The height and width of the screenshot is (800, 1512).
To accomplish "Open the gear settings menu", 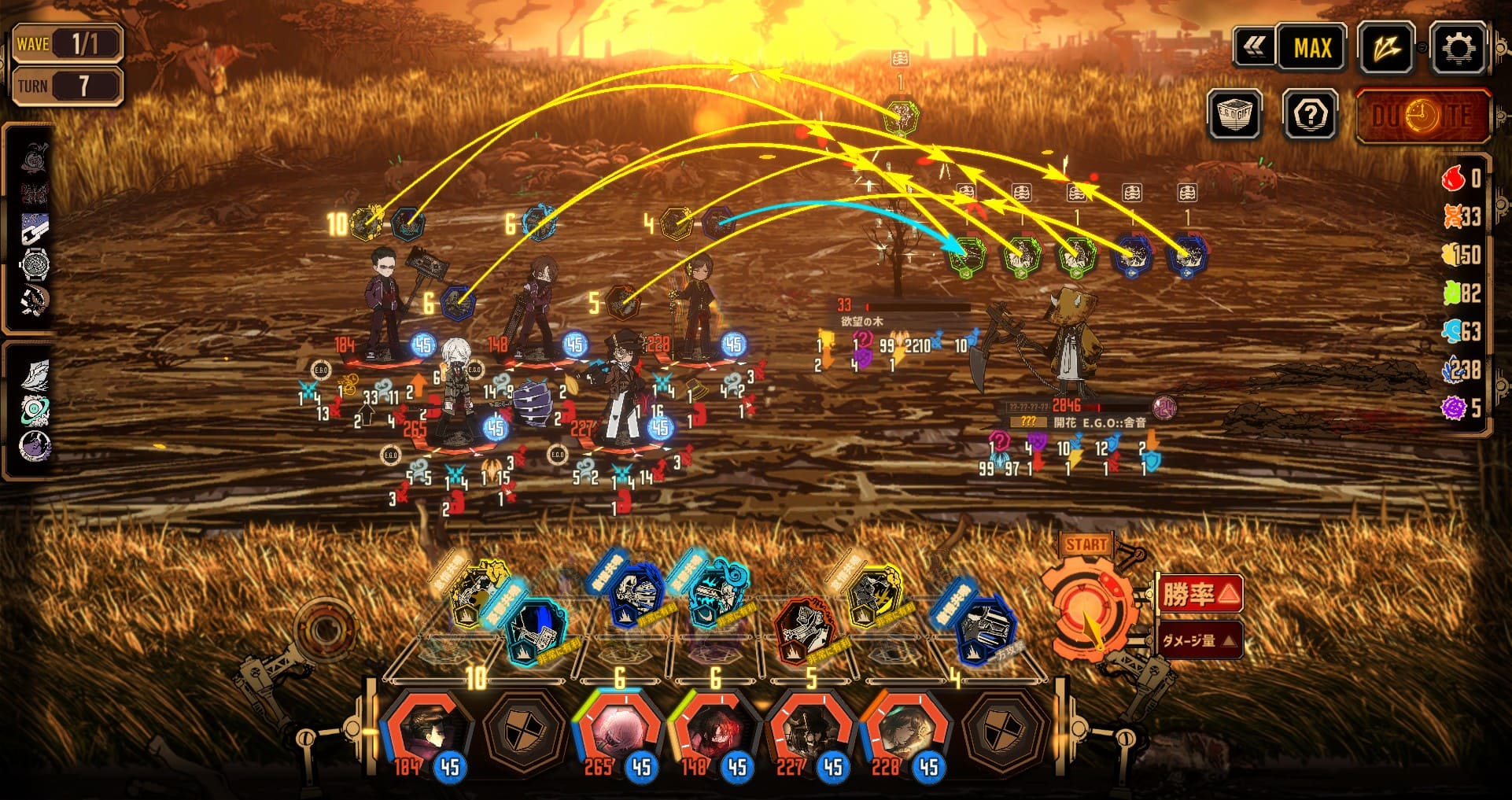I will pos(1458,49).
